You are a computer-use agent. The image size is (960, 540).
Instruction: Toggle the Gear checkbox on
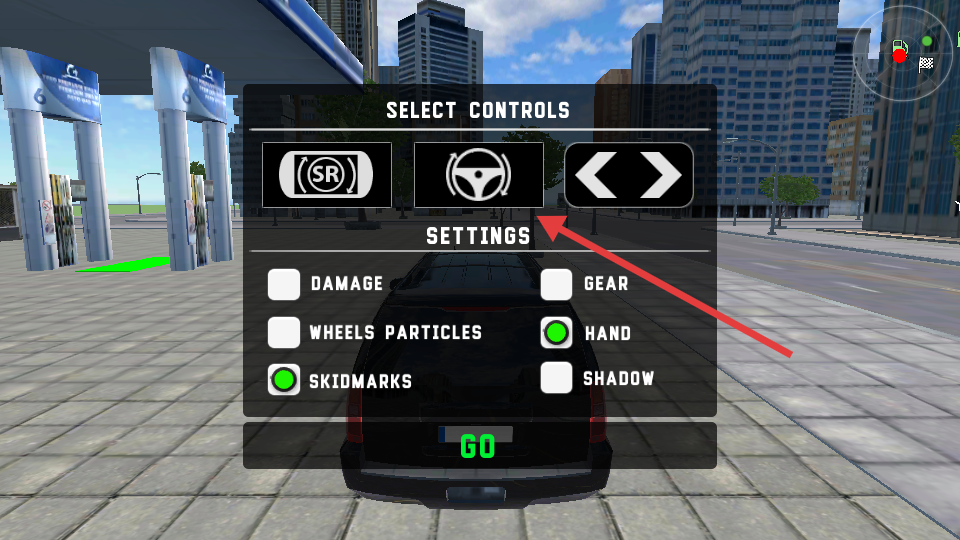tap(556, 284)
